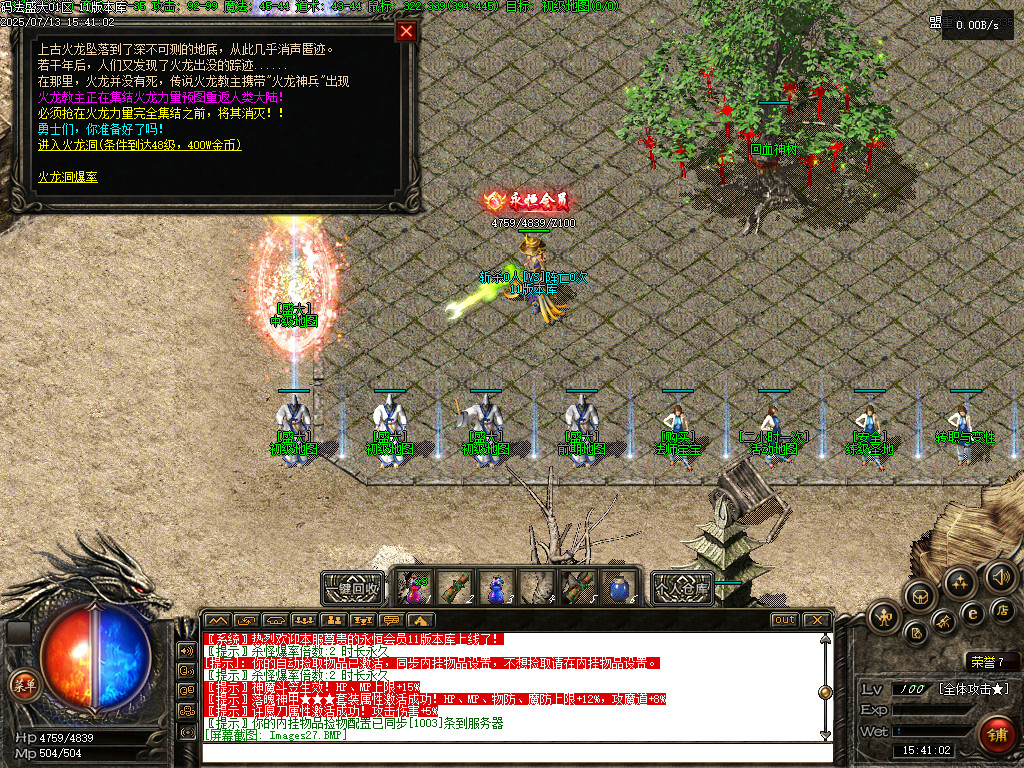The image size is (1024, 768).
Task: Click the 一键回收 recycle button
Action: (352, 588)
